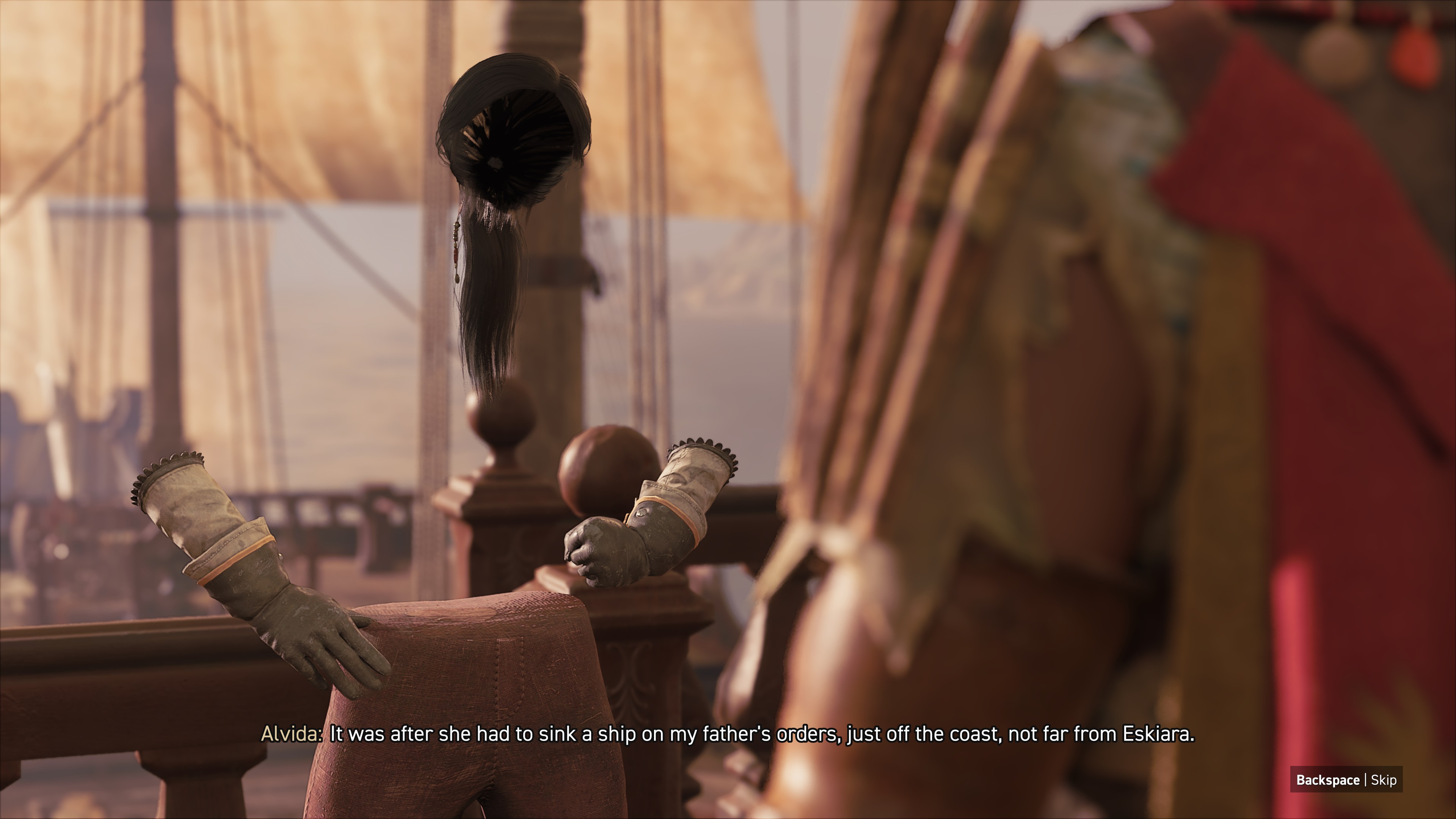The image size is (1456, 819).
Task: Skip the cutscene dialogue
Action: click(x=1346, y=780)
